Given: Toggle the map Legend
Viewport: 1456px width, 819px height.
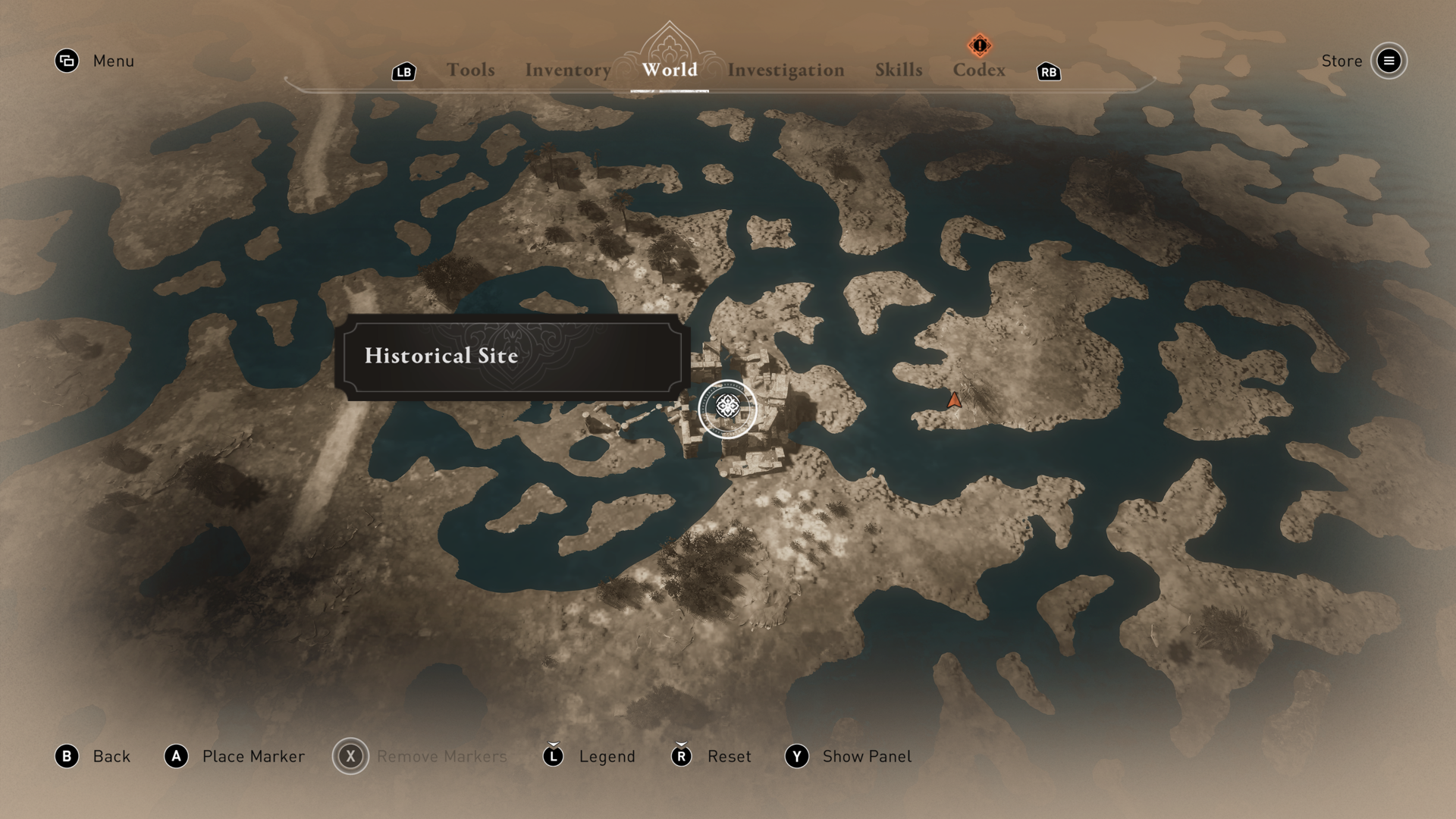Looking at the screenshot, I should [x=607, y=756].
